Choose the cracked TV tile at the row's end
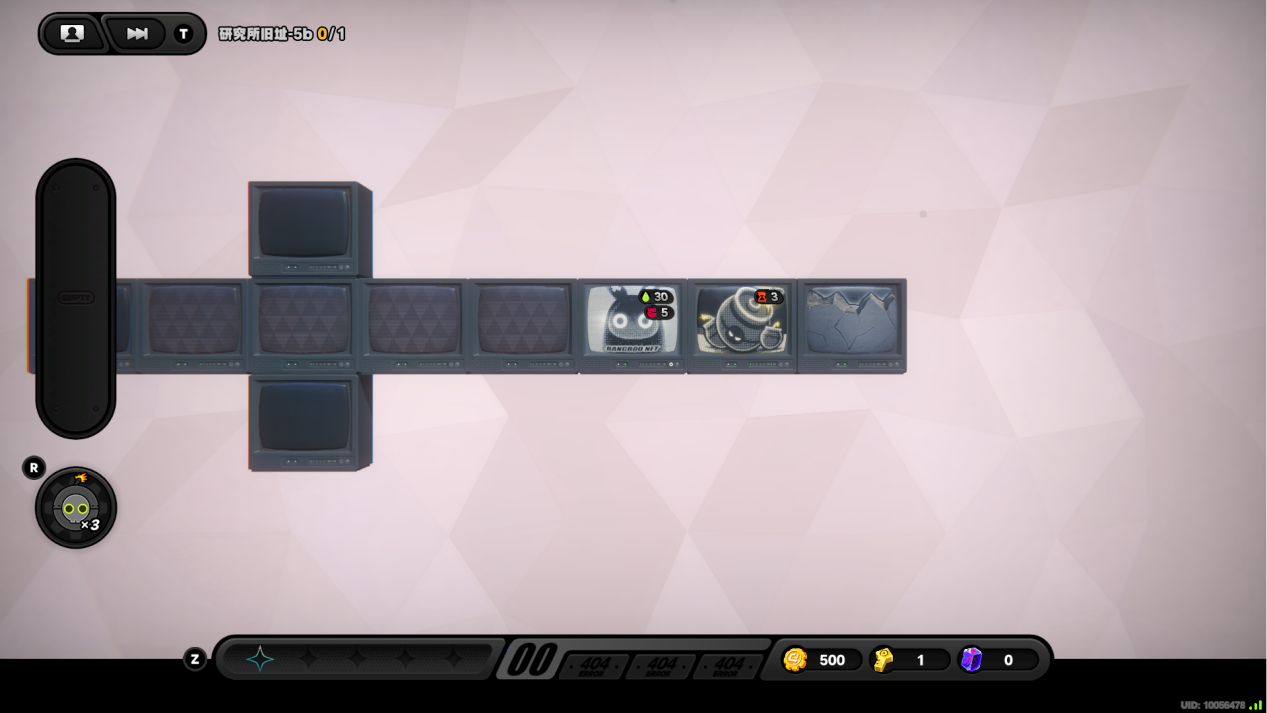1267x713 pixels. (x=851, y=322)
